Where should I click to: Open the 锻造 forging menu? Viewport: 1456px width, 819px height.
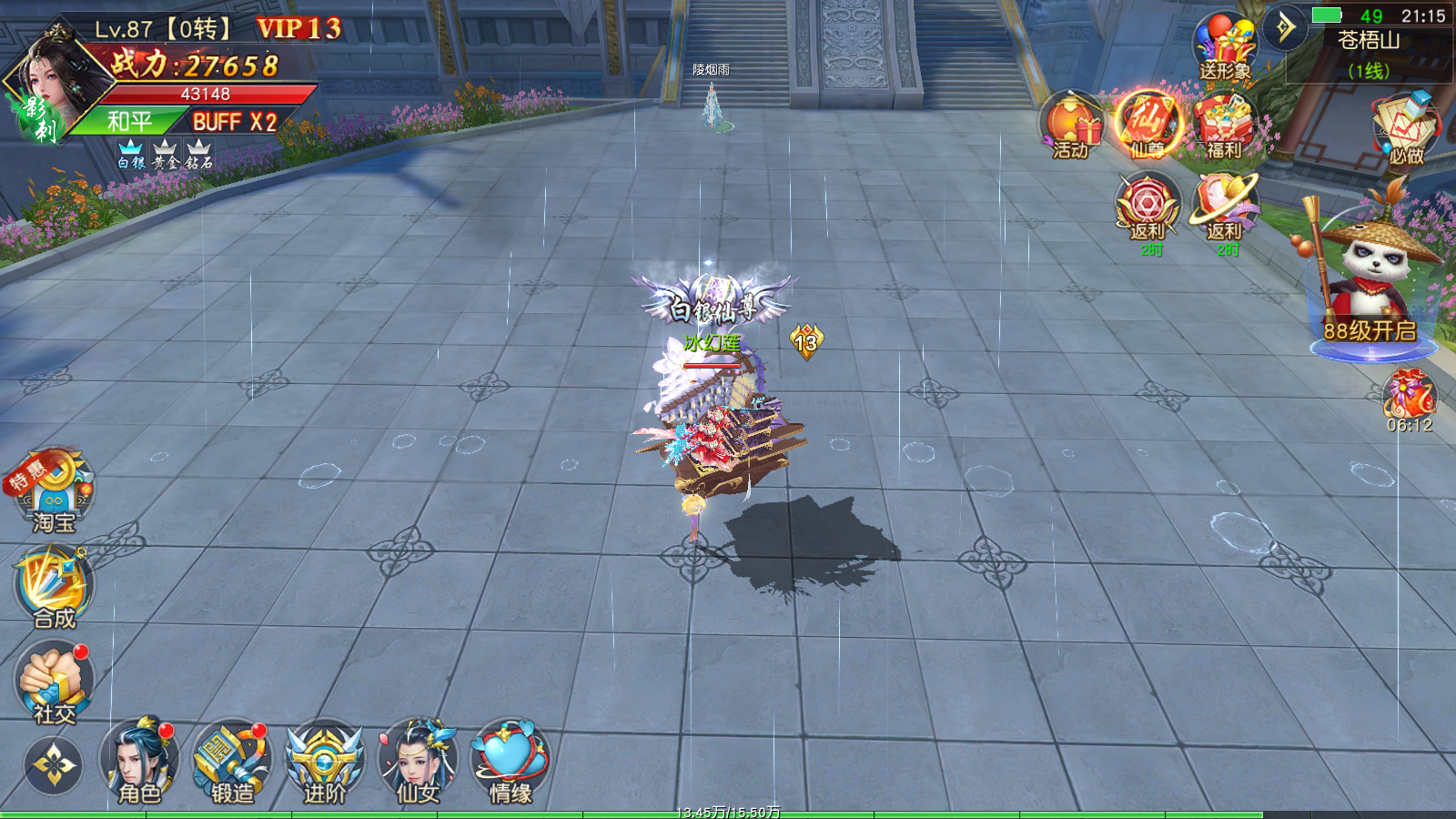coord(231,763)
